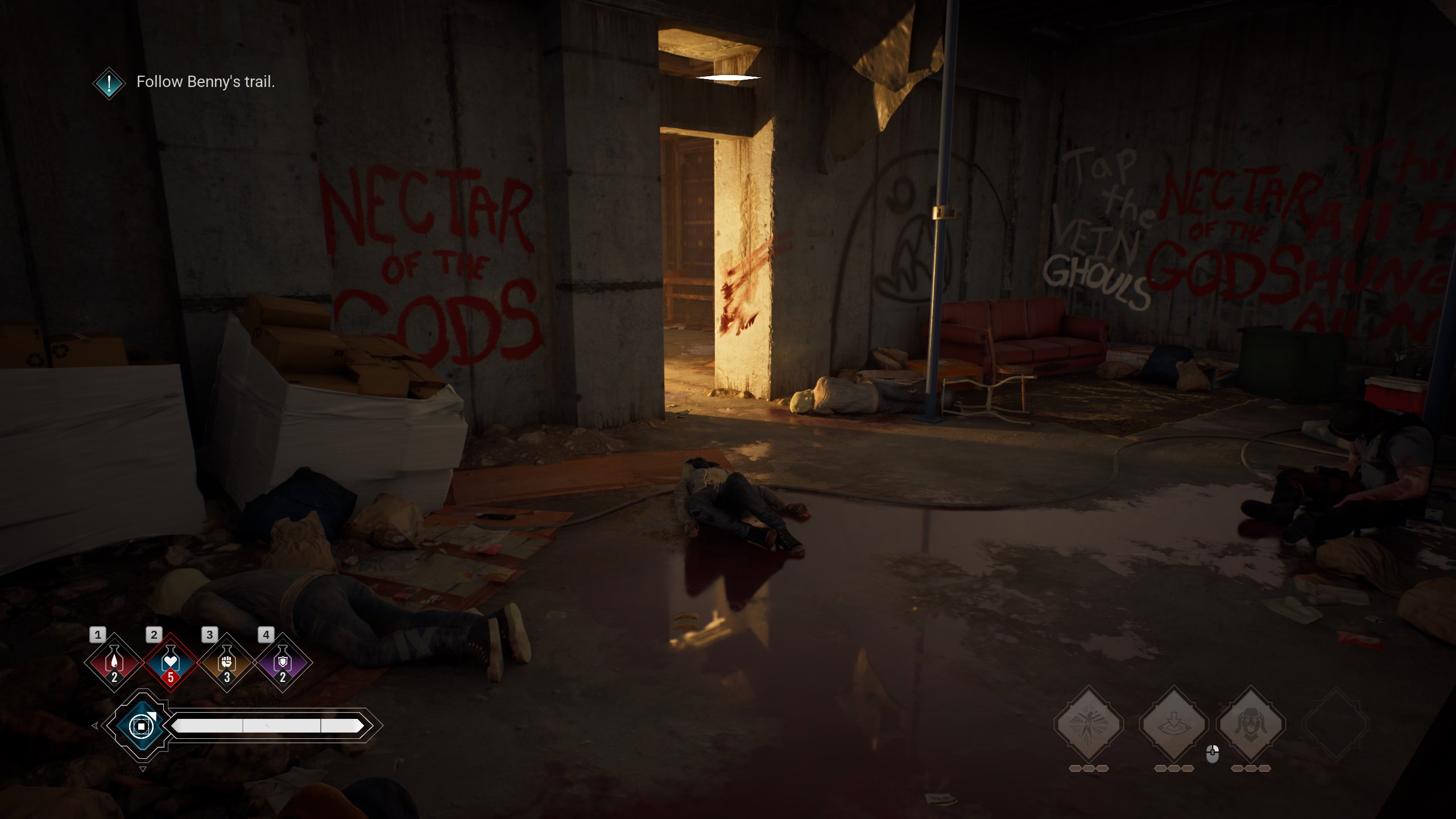Use the heart healing elixir
Image resolution: width=1456 pixels, height=819 pixels.
(x=170, y=663)
